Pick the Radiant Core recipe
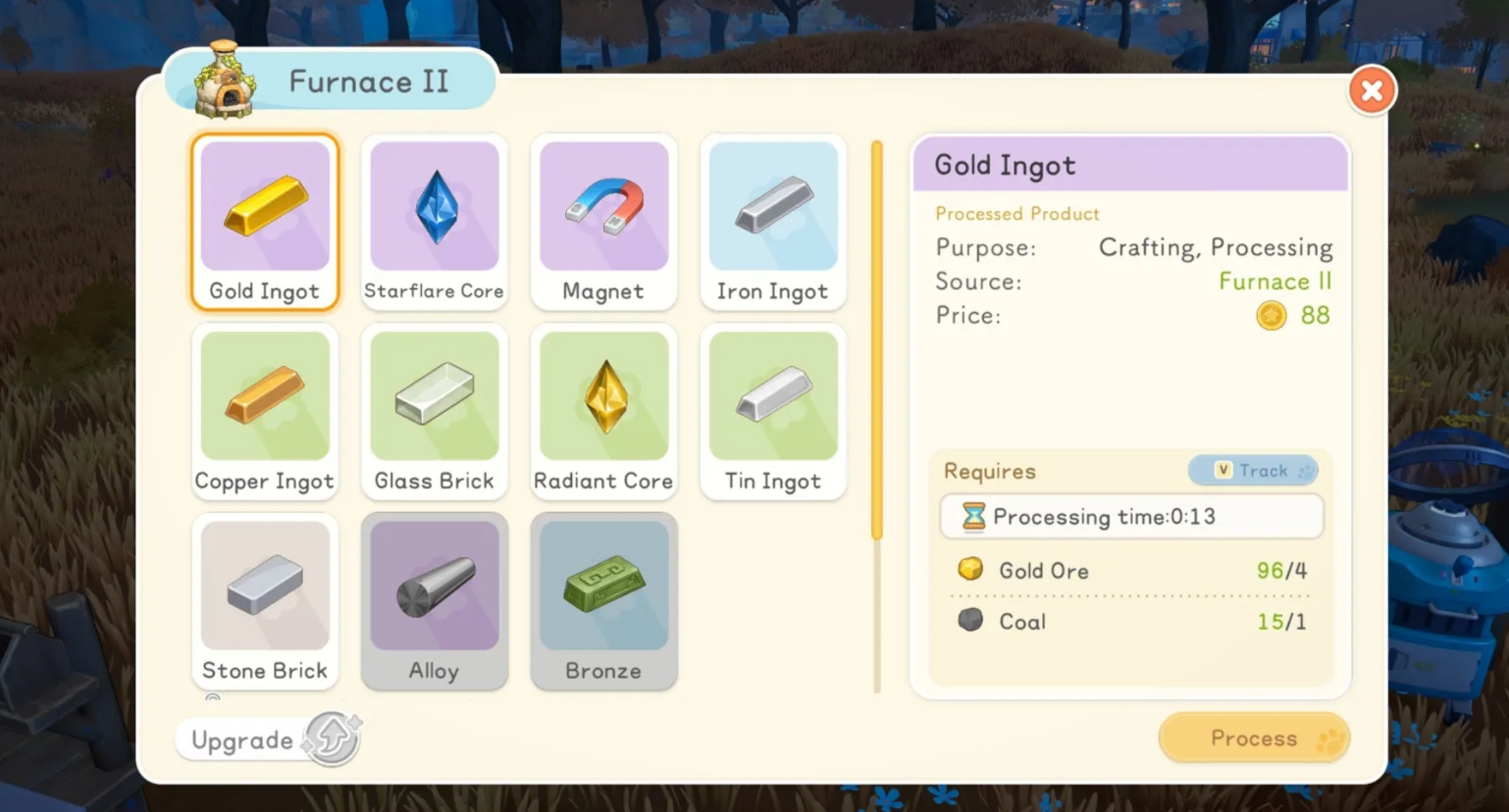Viewport: 1509px width, 812px height. (x=603, y=411)
